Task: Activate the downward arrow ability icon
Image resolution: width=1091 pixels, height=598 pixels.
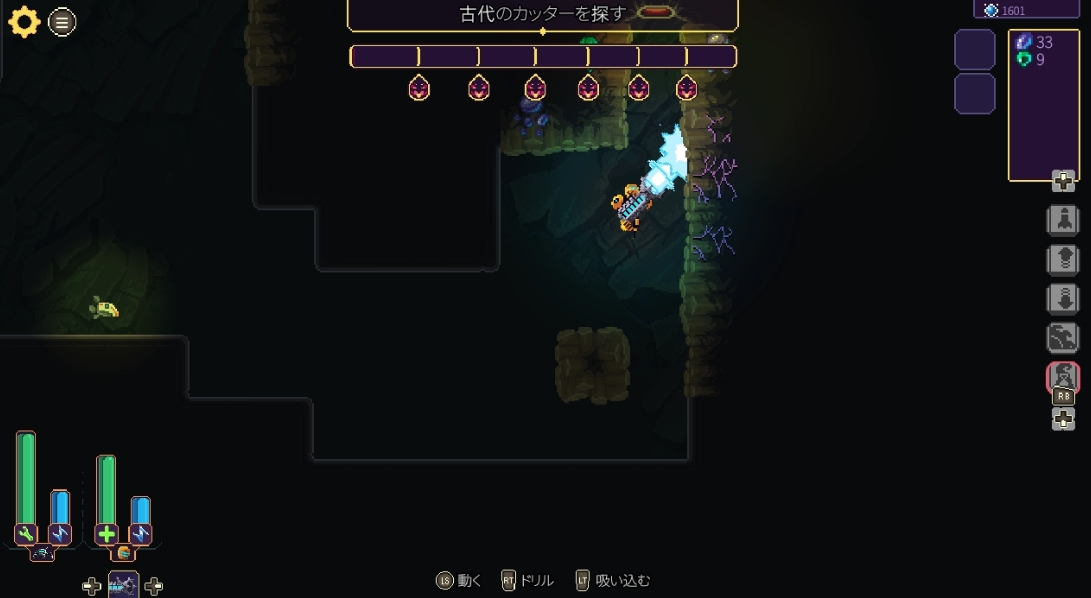Action: (x=1062, y=299)
